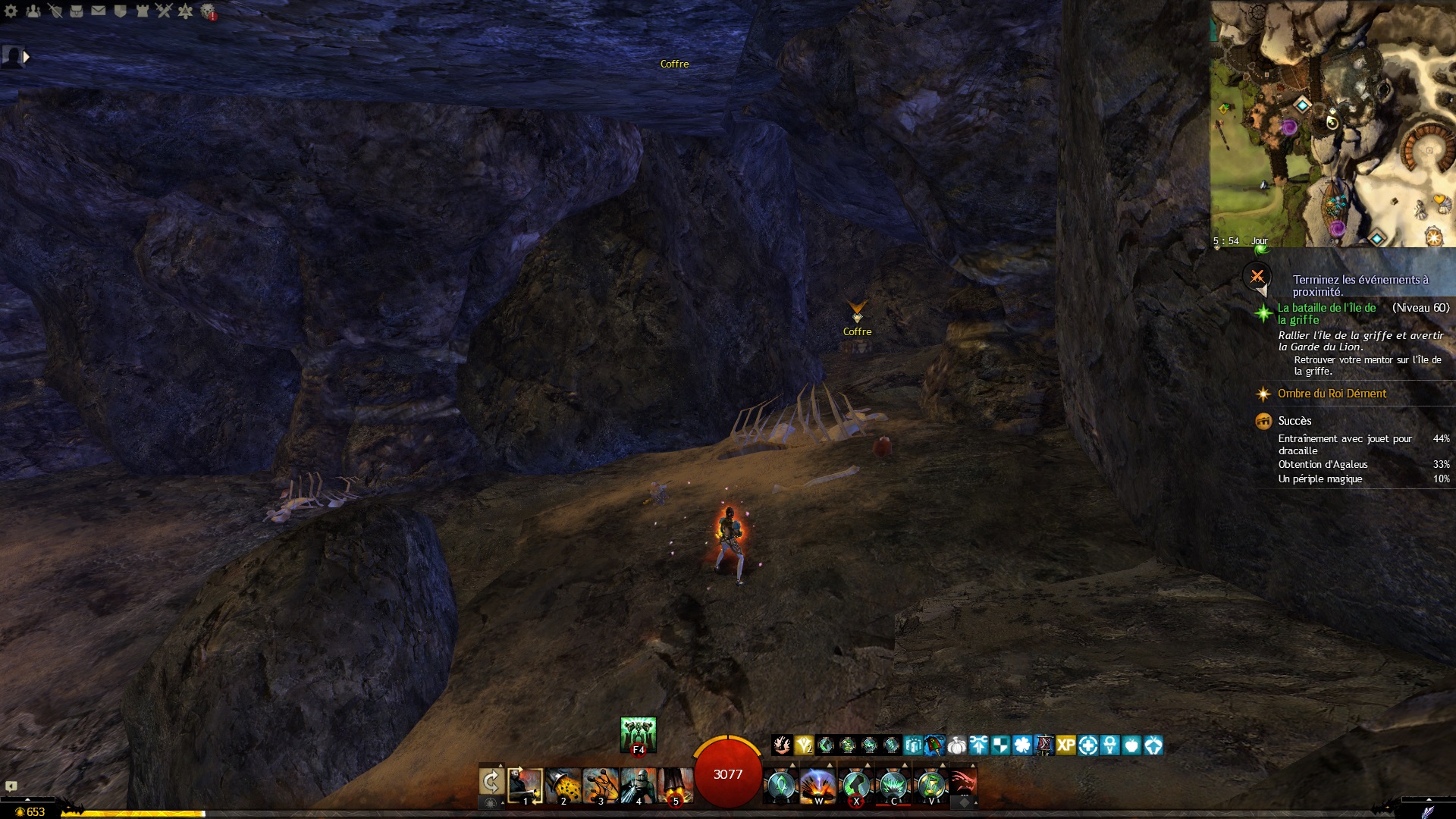Fire weapon skill 1 rifle shot

(525, 786)
